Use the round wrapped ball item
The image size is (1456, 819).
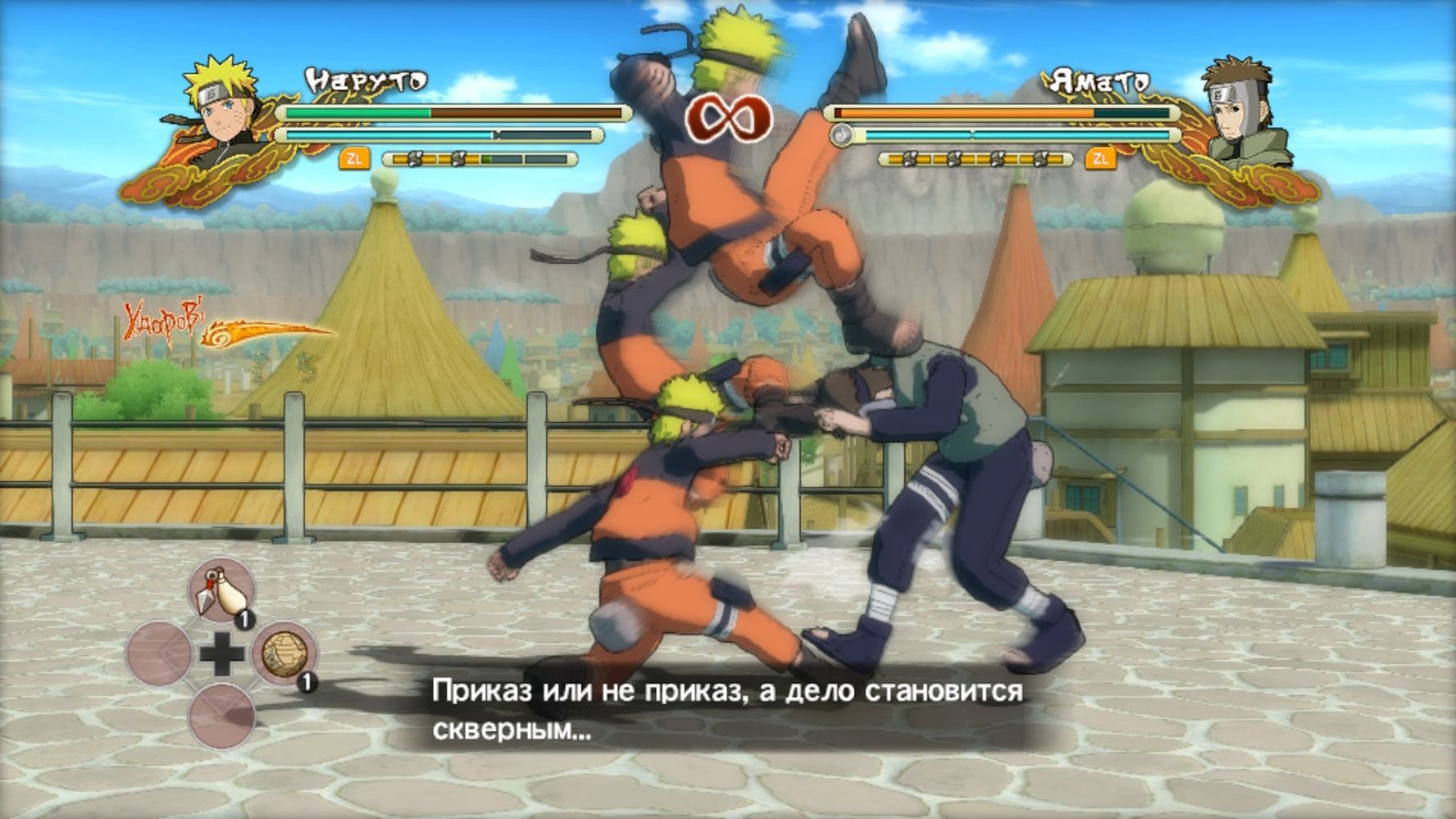(284, 654)
